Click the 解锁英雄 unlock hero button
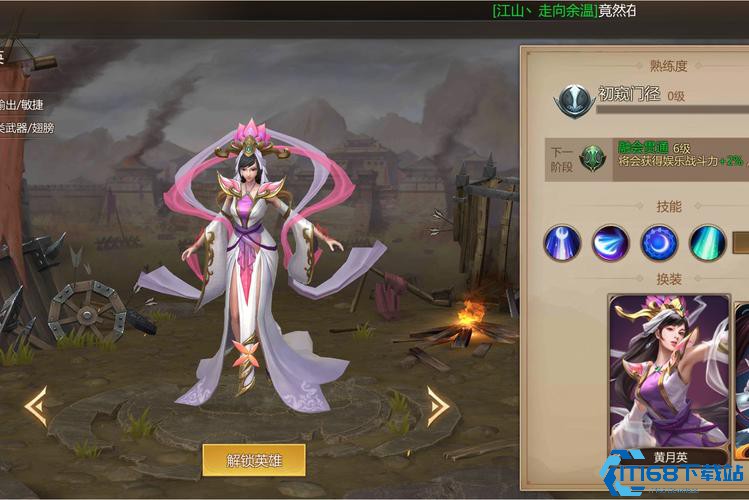Image resolution: width=749 pixels, height=500 pixels. click(x=253, y=460)
